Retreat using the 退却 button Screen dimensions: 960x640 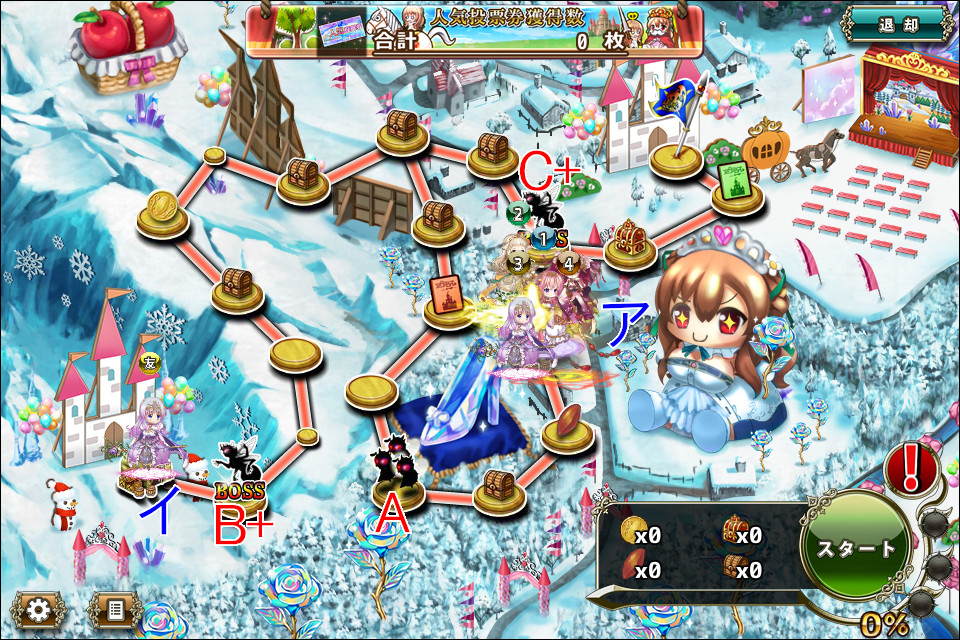895,25
